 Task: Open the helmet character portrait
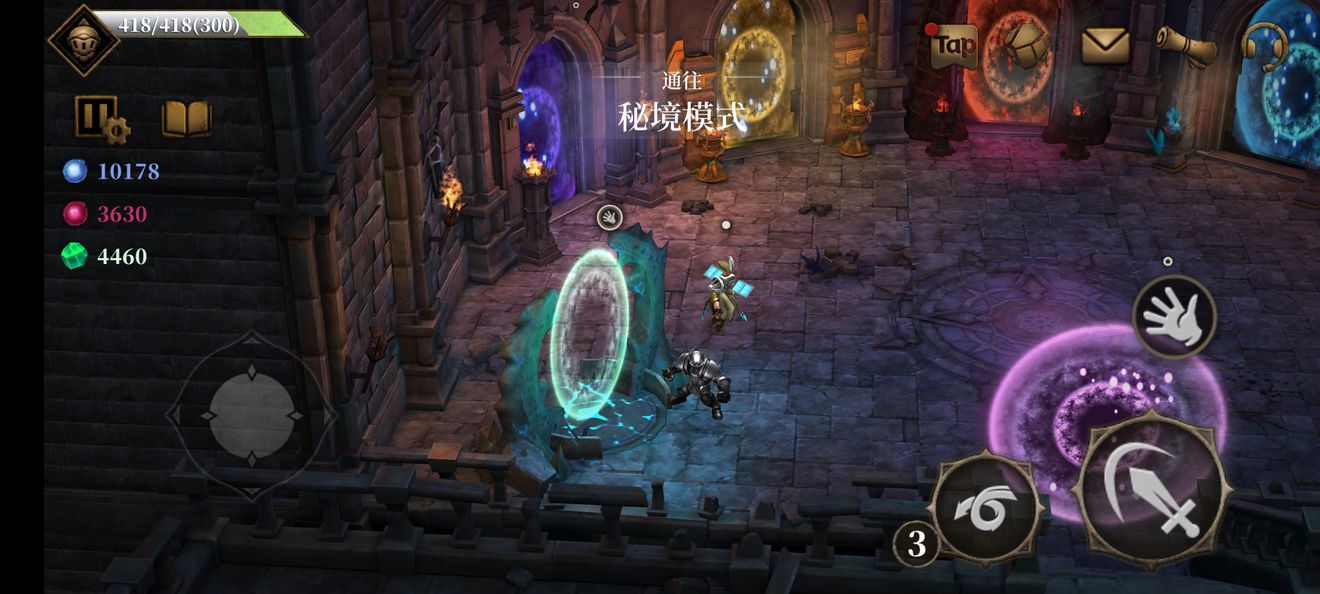click(x=83, y=38)
